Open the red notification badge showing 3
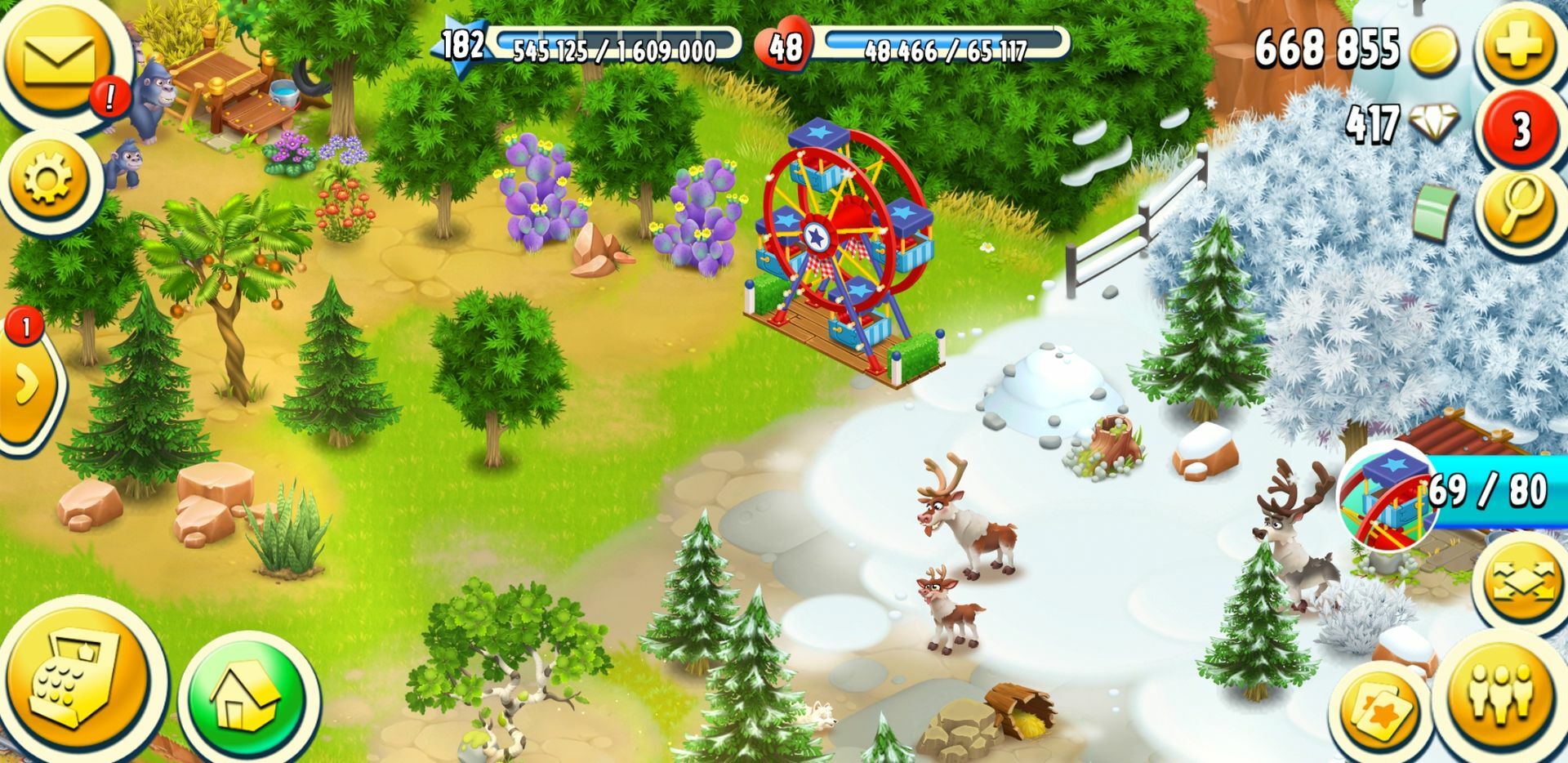The image size is (1568, 763). 1520,130
